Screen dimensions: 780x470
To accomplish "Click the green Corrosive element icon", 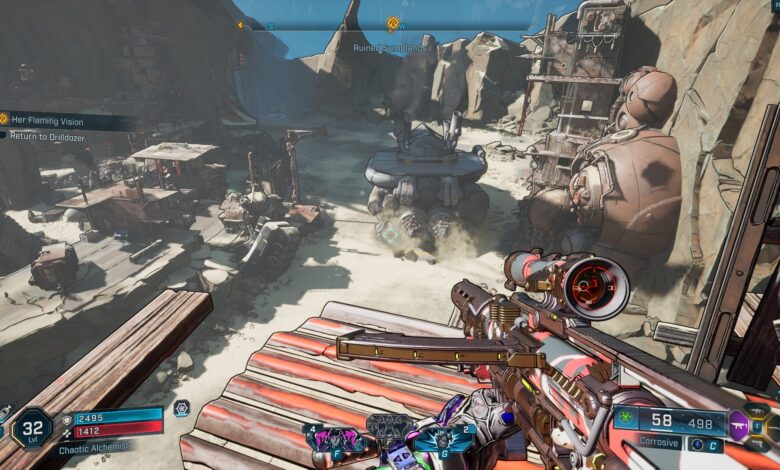I will pyautogui.click(x=626, y=420).
